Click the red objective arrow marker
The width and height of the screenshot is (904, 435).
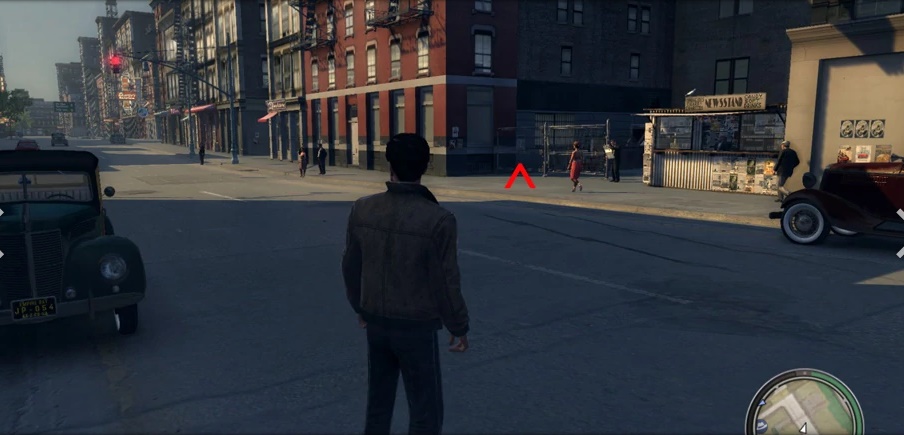click(x=519, y=178)
